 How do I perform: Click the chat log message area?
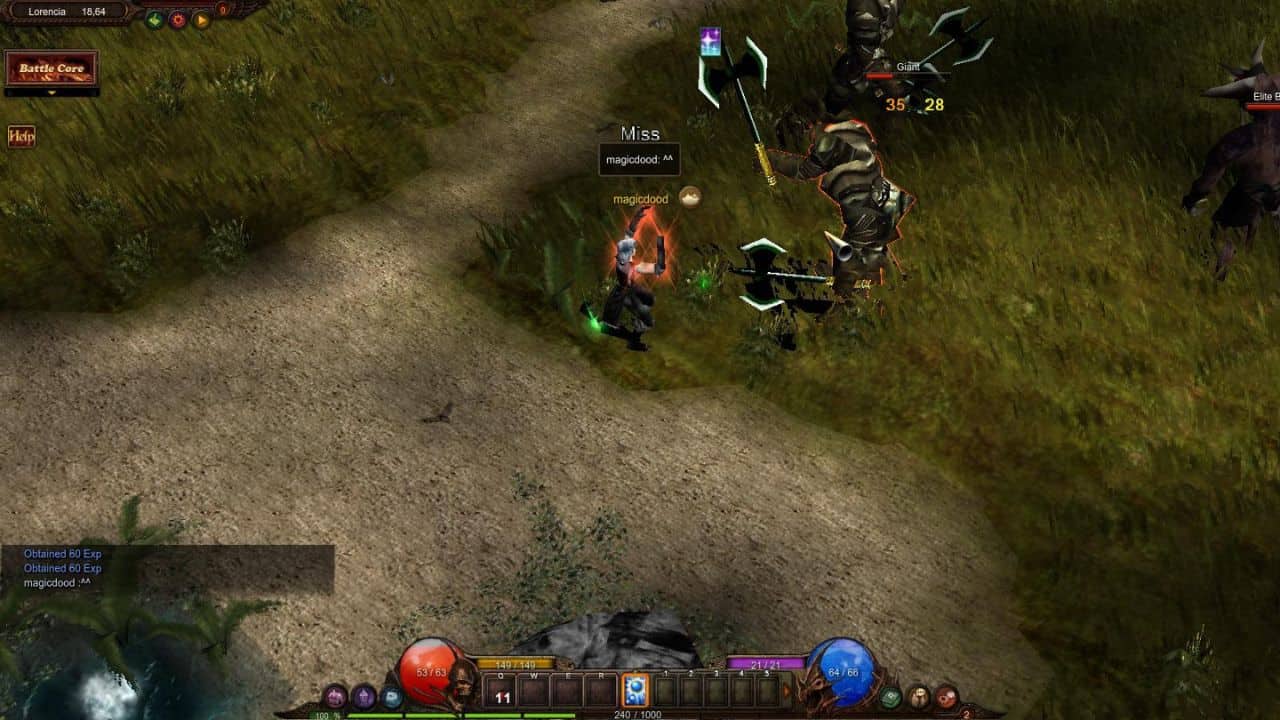pyautogui.click(x=167, y=569)
